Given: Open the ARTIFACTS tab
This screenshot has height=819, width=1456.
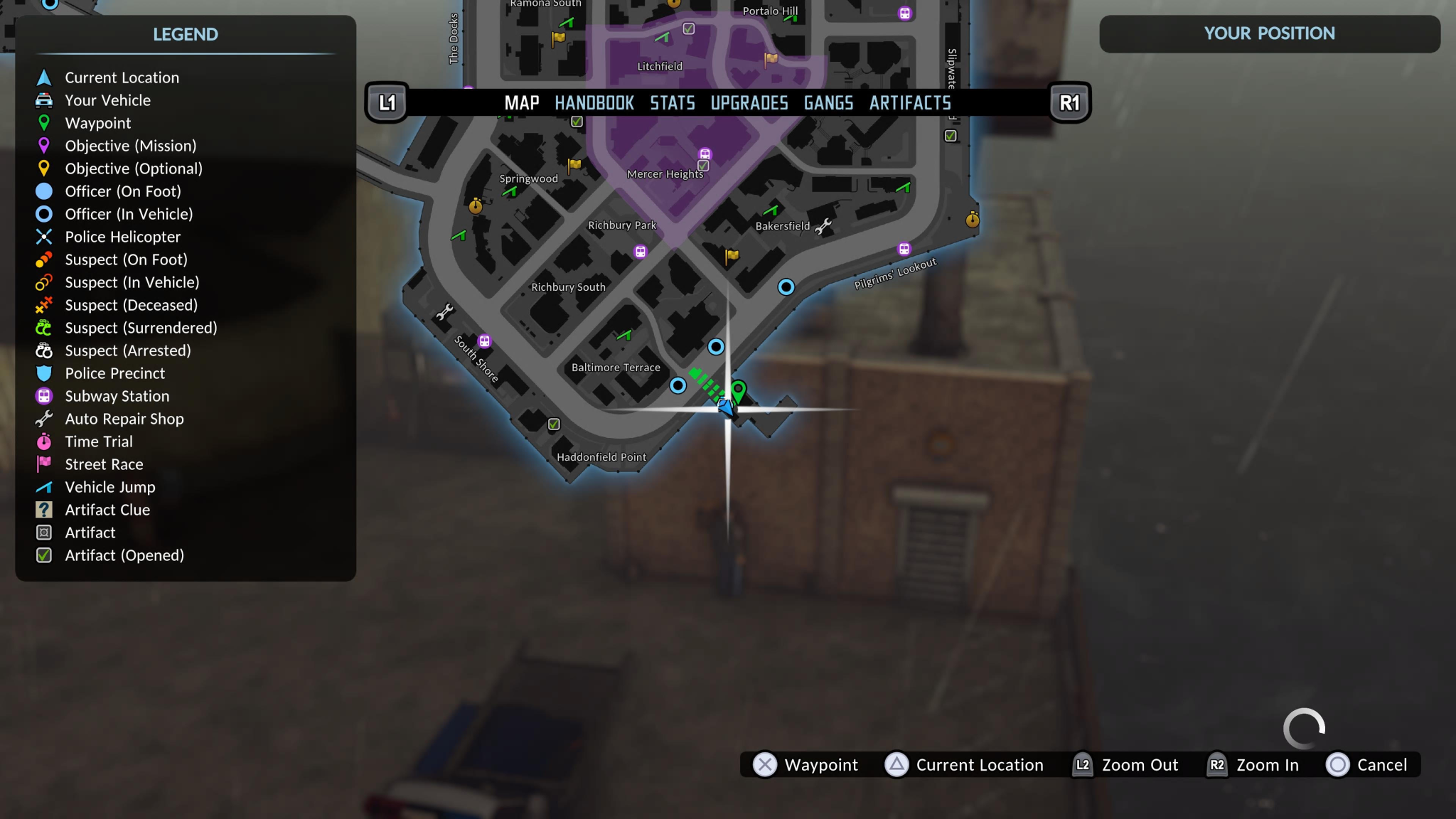Looking at the screenshot, I should click(x=910, y=102).
